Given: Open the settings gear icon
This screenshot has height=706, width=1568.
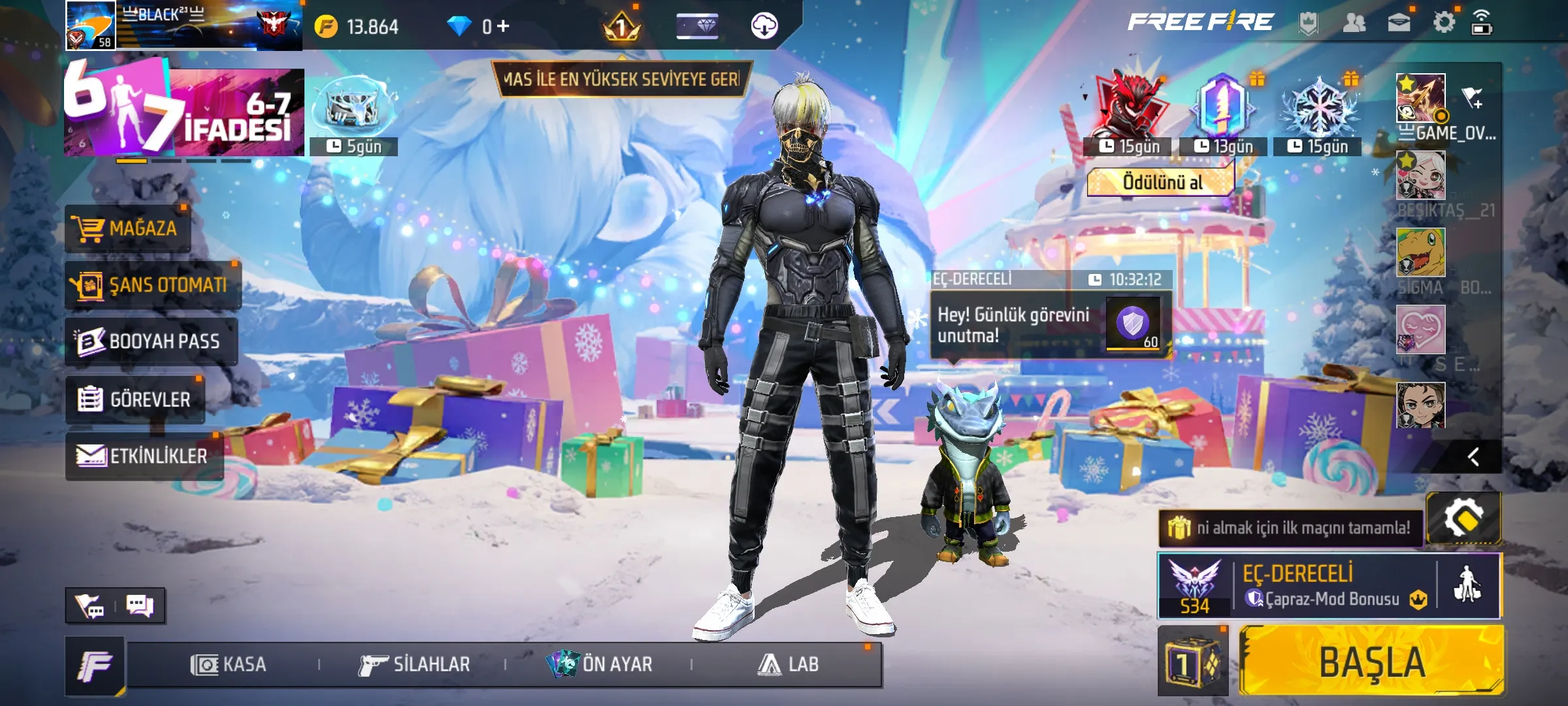Looking at the screenshot, I should 1443,23.
